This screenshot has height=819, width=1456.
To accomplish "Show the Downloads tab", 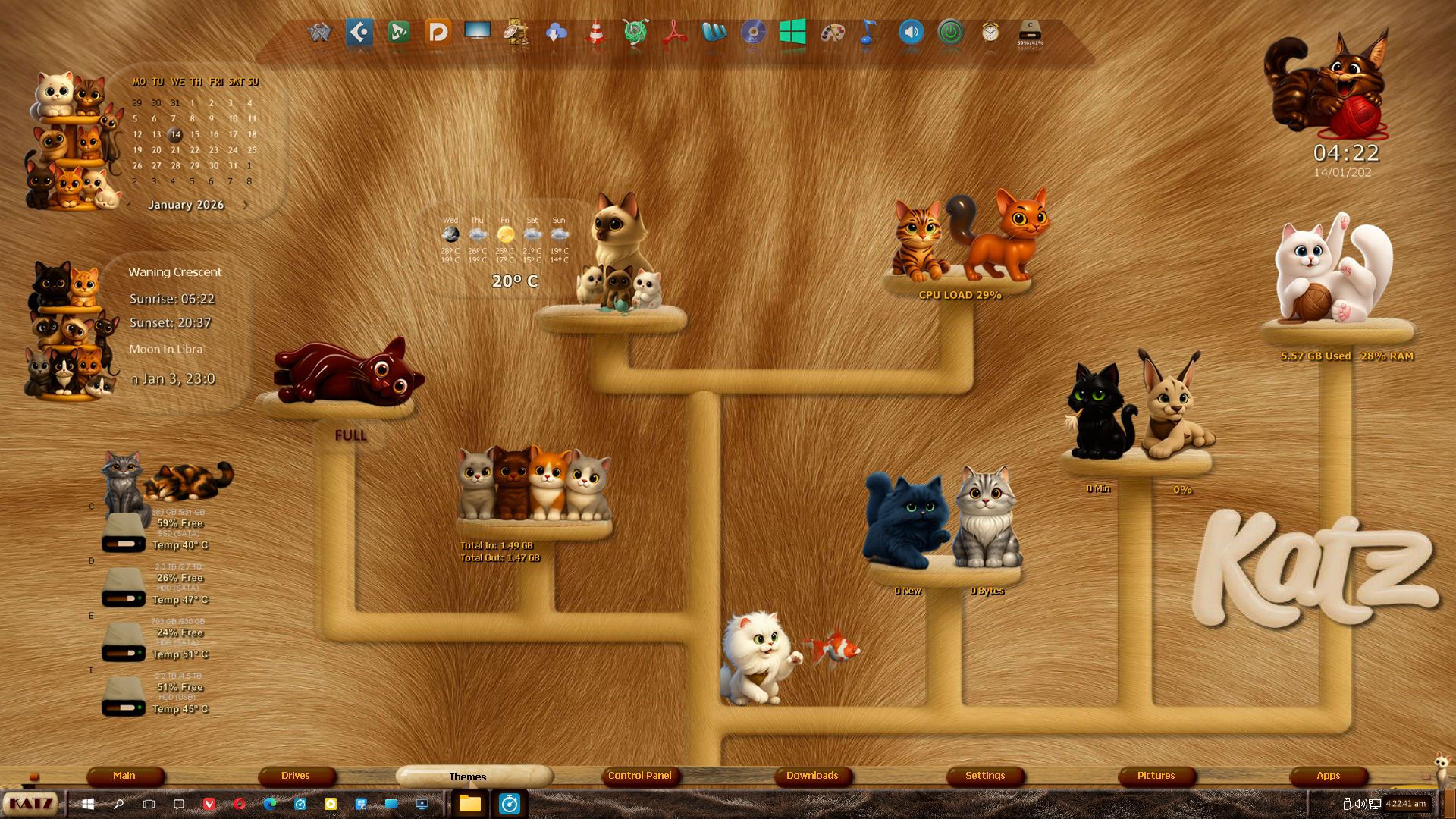I will (812, 776).
